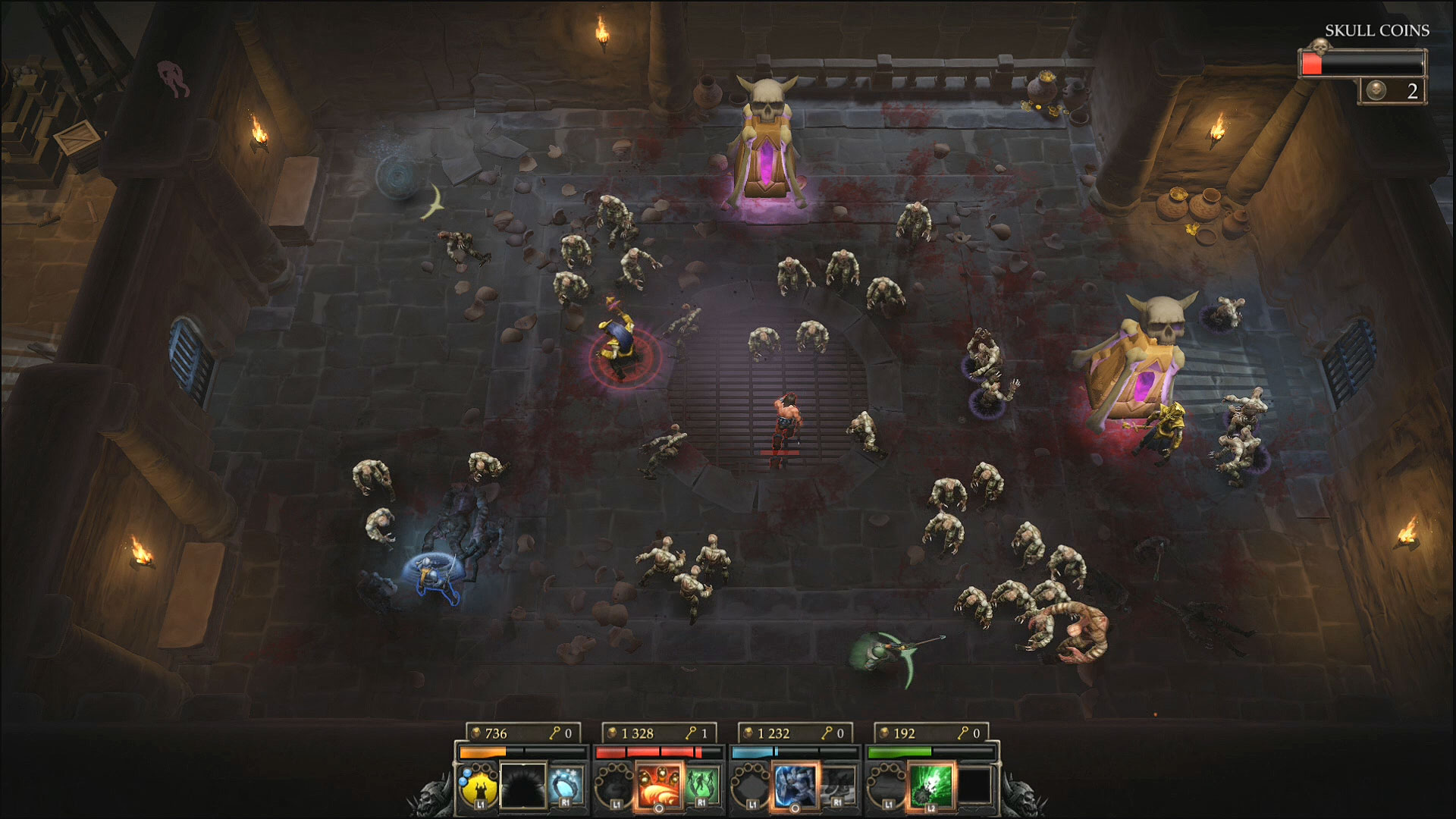
Task: Click the L2 prompt under the green ability
Action: (930, 808)
